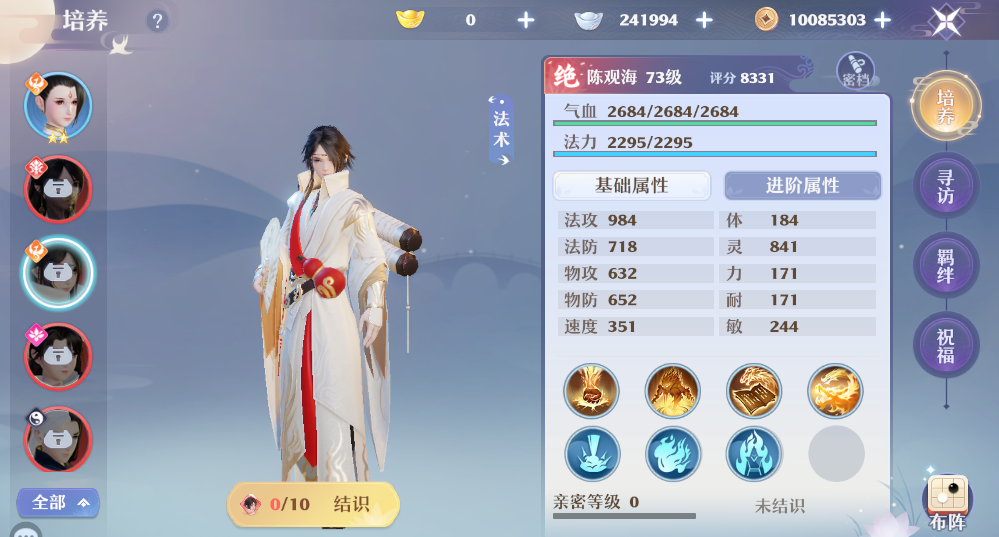The width and height of the screenshot is (999, 537).
Task: Open the 祝福 blessing menu
Action: point(944,346)
